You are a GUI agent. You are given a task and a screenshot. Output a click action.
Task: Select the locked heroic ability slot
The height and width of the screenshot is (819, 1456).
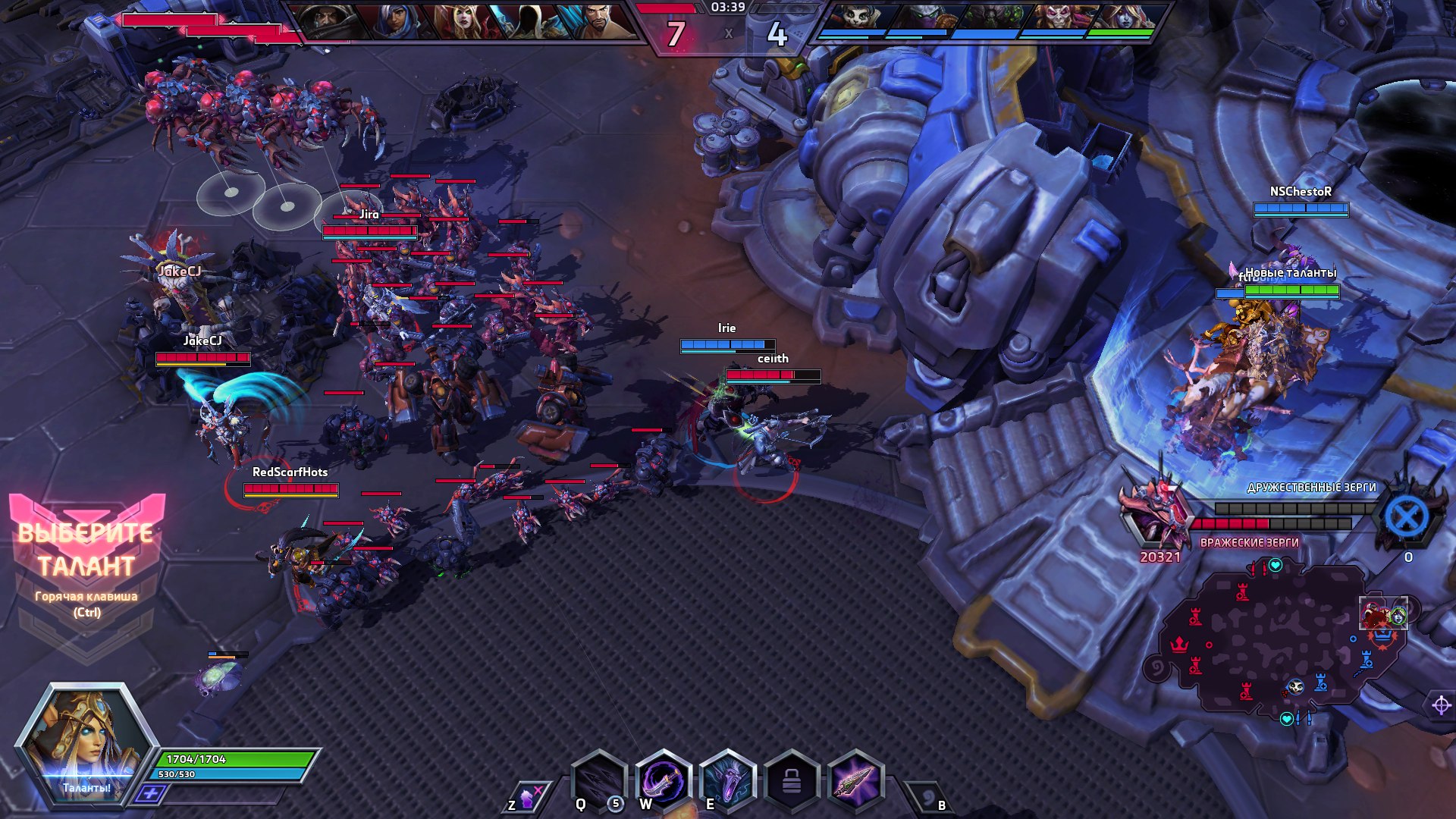[792, 780]
